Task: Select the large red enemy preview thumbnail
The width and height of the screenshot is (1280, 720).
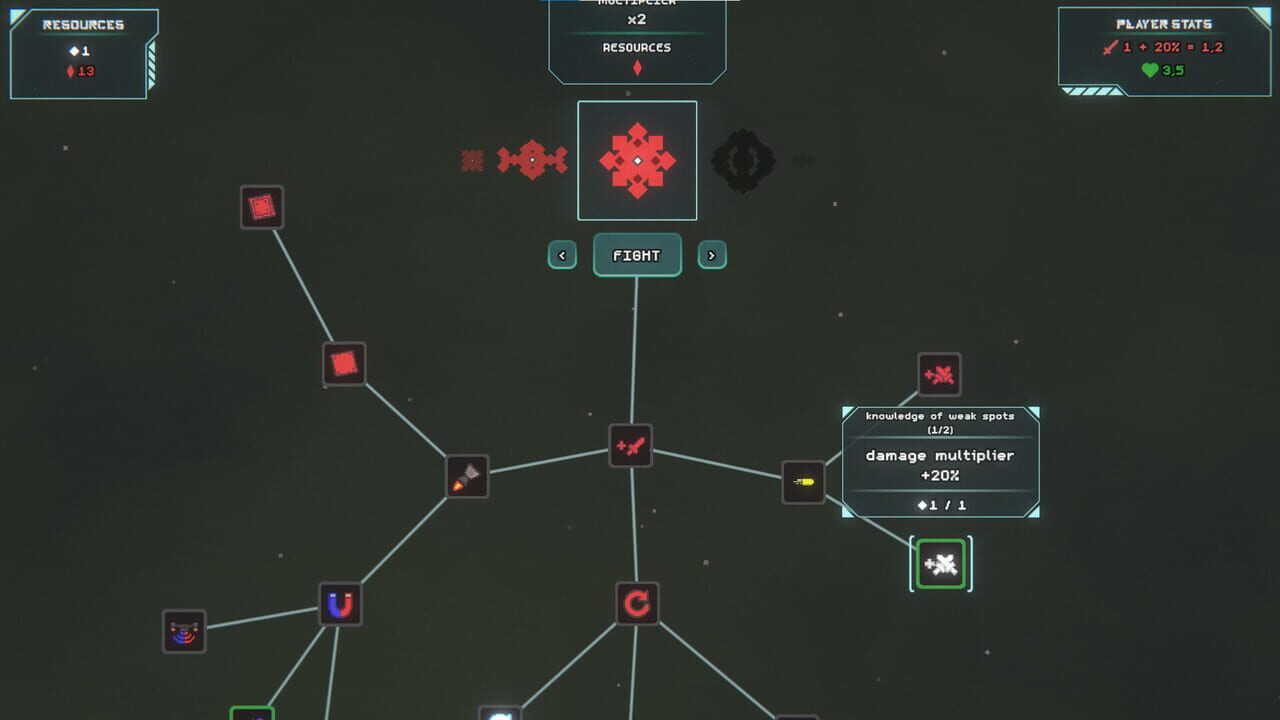Action: point(637,159)
